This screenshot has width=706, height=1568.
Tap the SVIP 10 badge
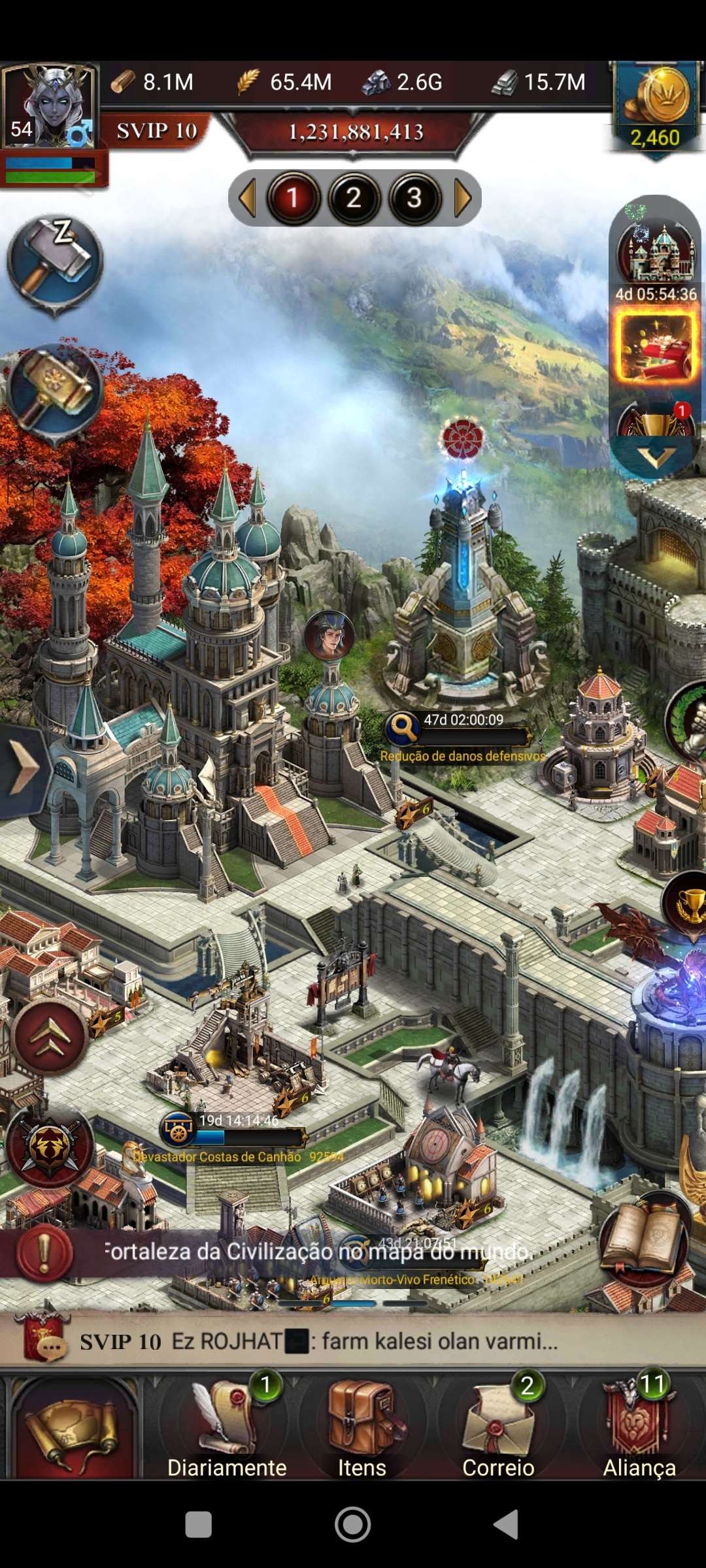(157, 131)
